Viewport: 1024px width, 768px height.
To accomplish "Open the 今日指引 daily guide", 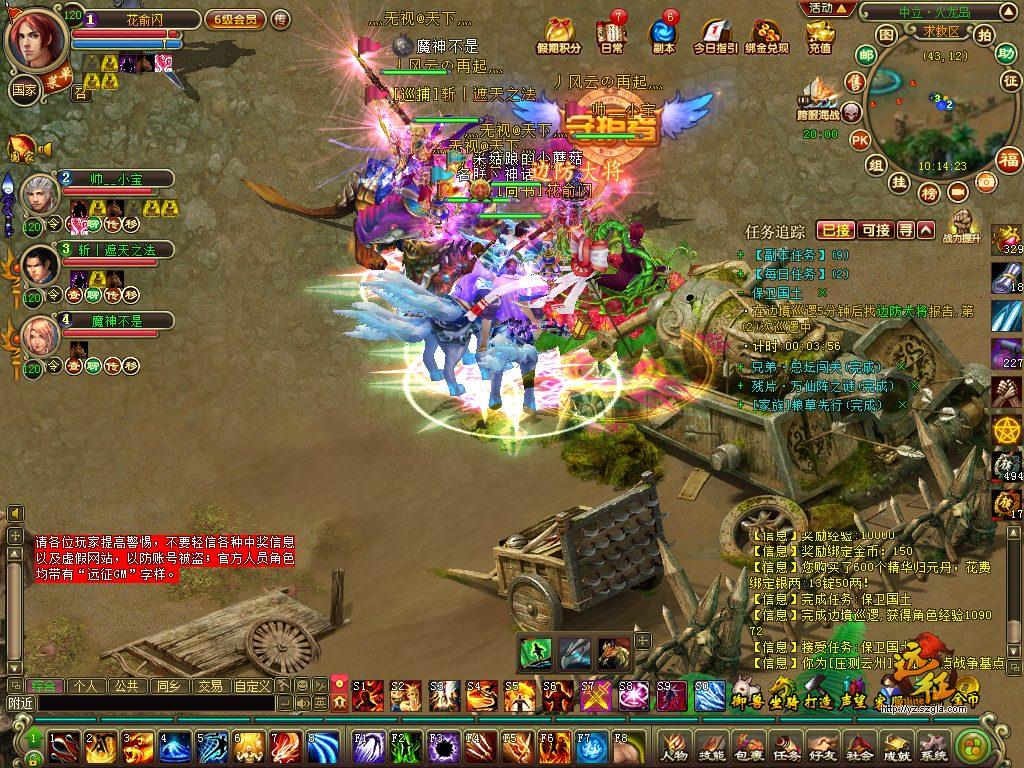I will pos(714,35).
